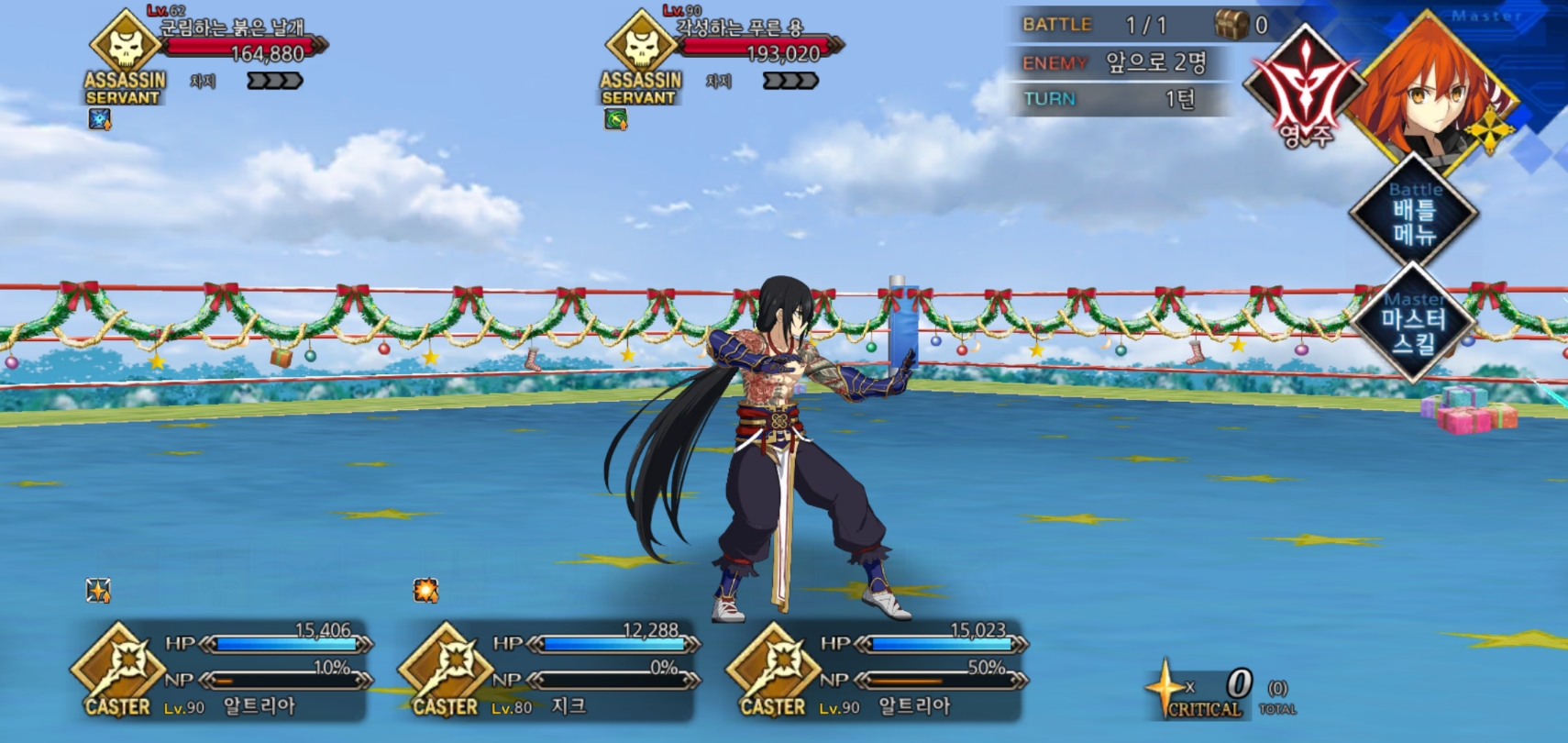View the orange burst buff icon above 지크
Screen dimensions: 1568x743
tap(425, 590)
